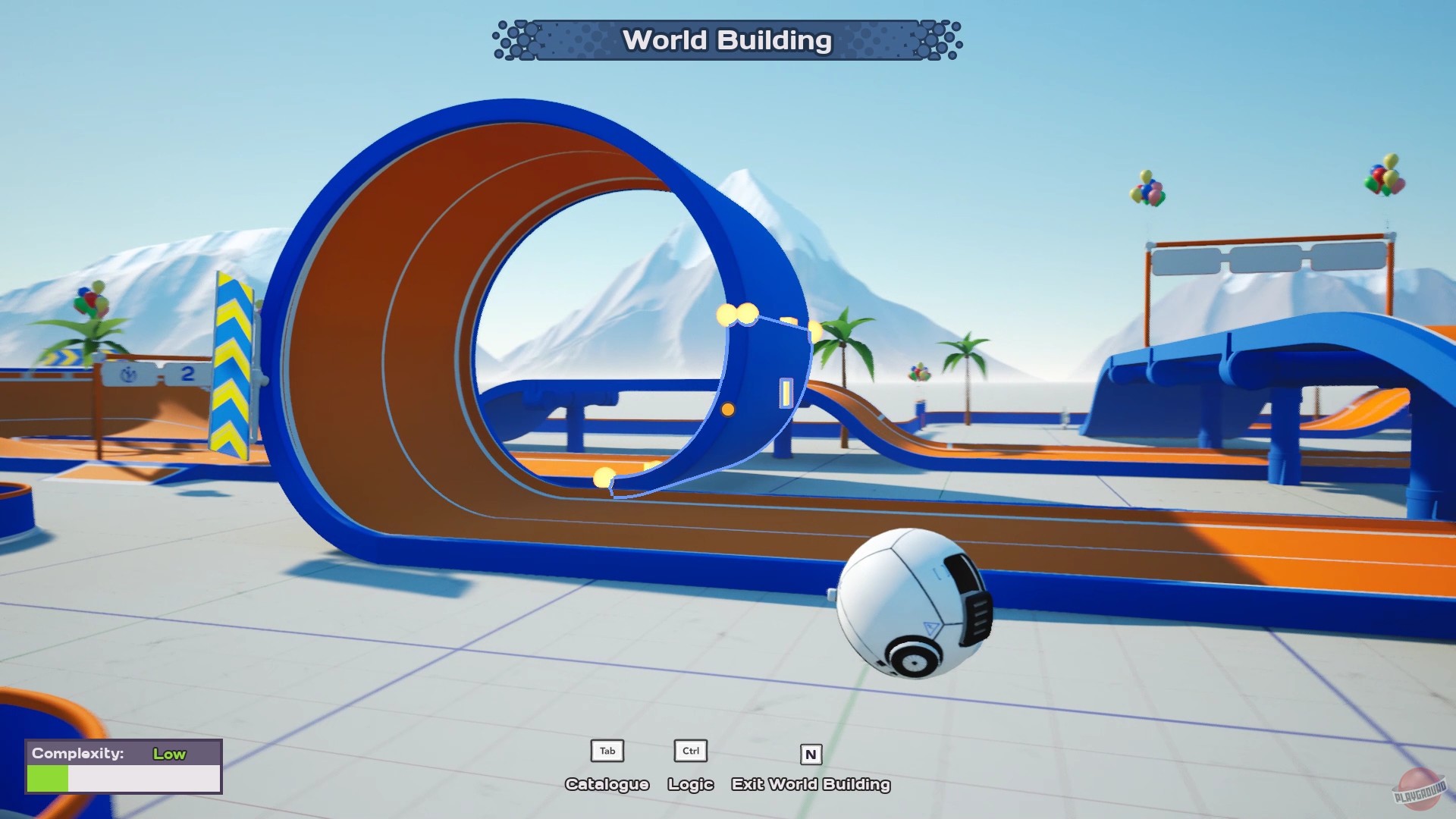The width and height of the screenshot is (1456, 819).
Task: Open the Catalogue via the Tab key icon
Action: [606, 751]
